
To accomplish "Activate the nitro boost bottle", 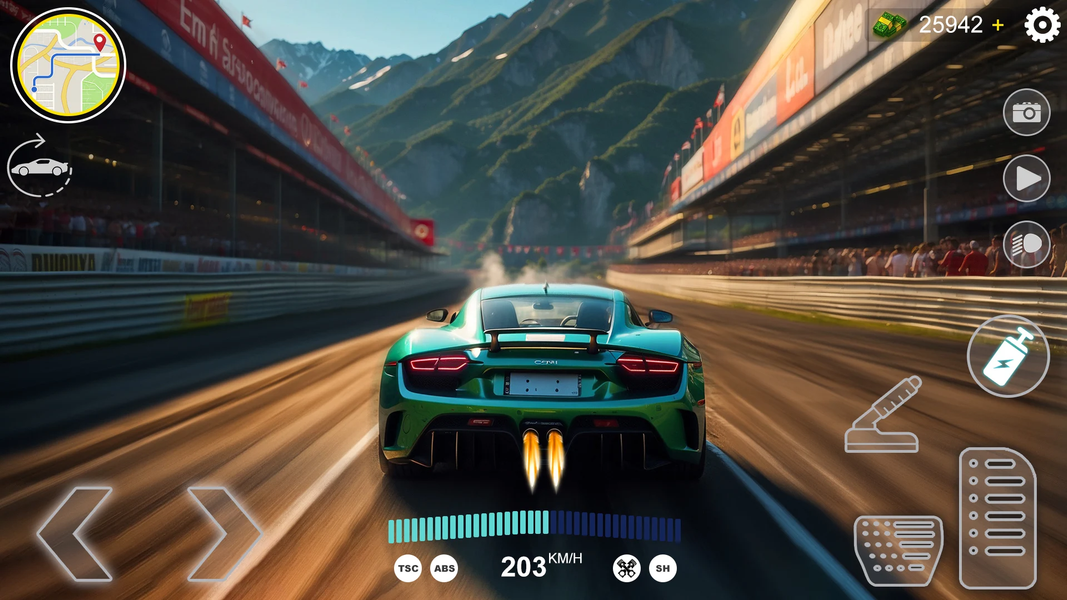I will [x=1008, y=356].
